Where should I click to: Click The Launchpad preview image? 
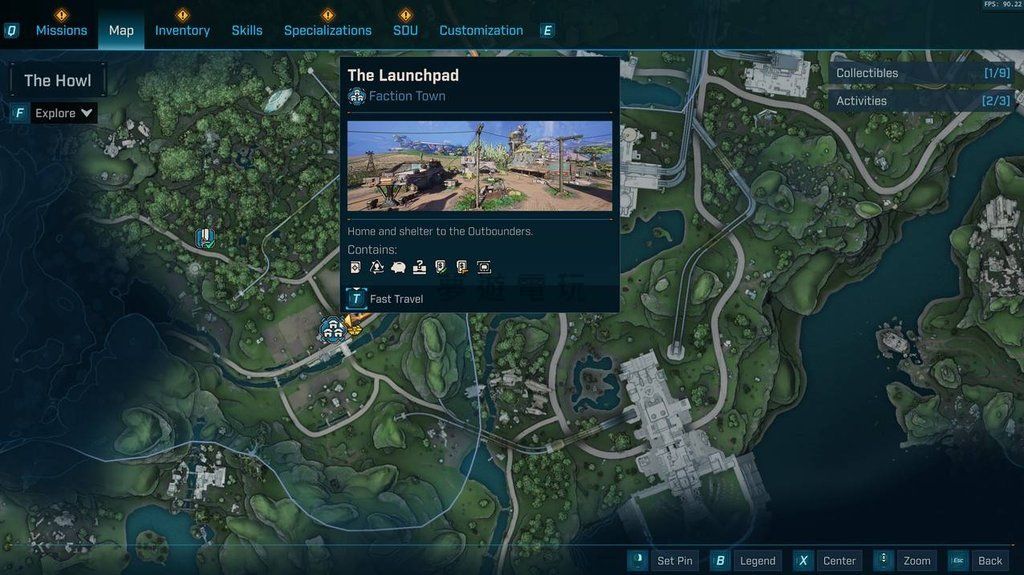[480, 166]
